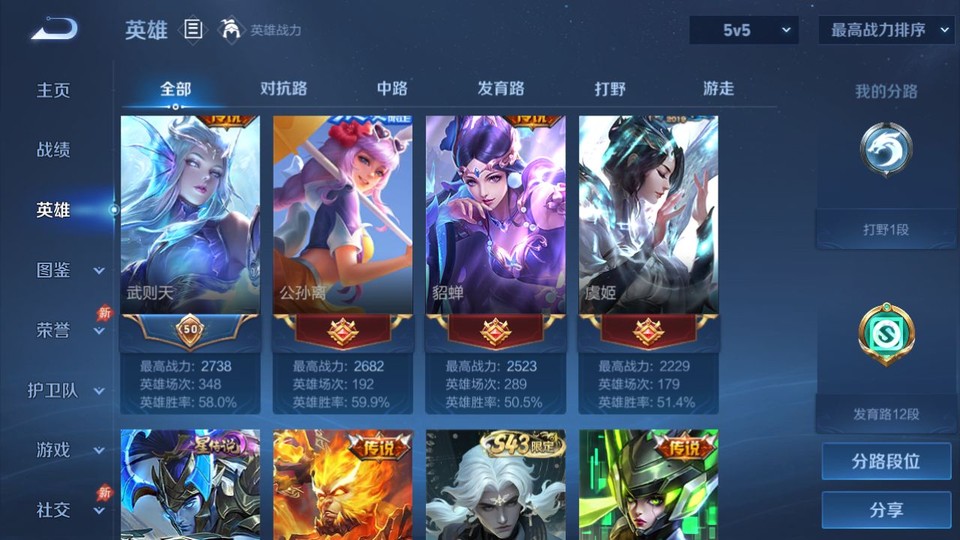The image size is (960, 540).
Task: Select the 貂蝉 hero card
Action: pos(496,214)
